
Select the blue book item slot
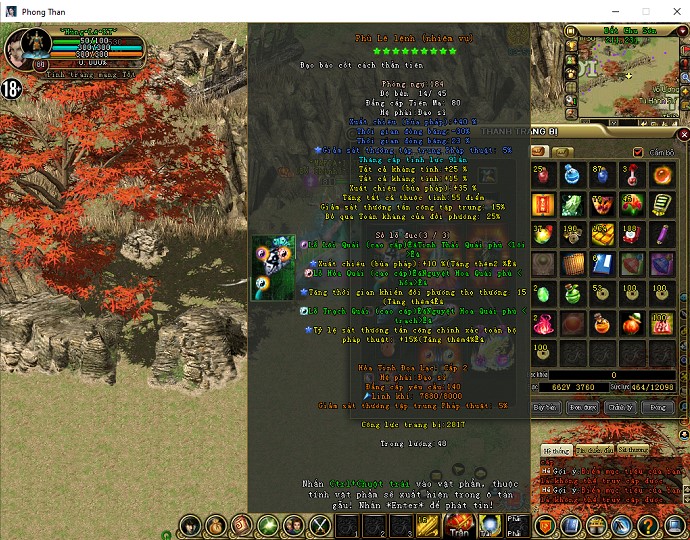click(603, 264)
